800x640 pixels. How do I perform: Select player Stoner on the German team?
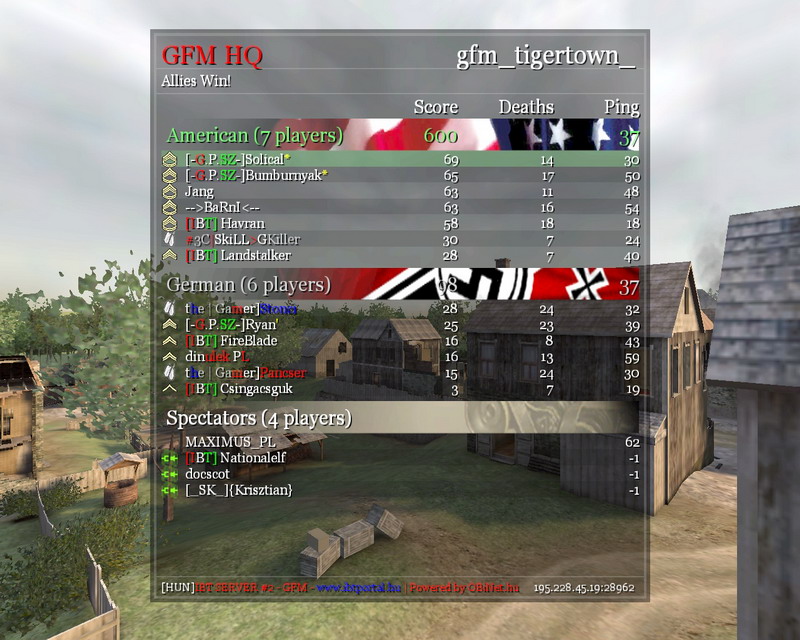point(400,309)
